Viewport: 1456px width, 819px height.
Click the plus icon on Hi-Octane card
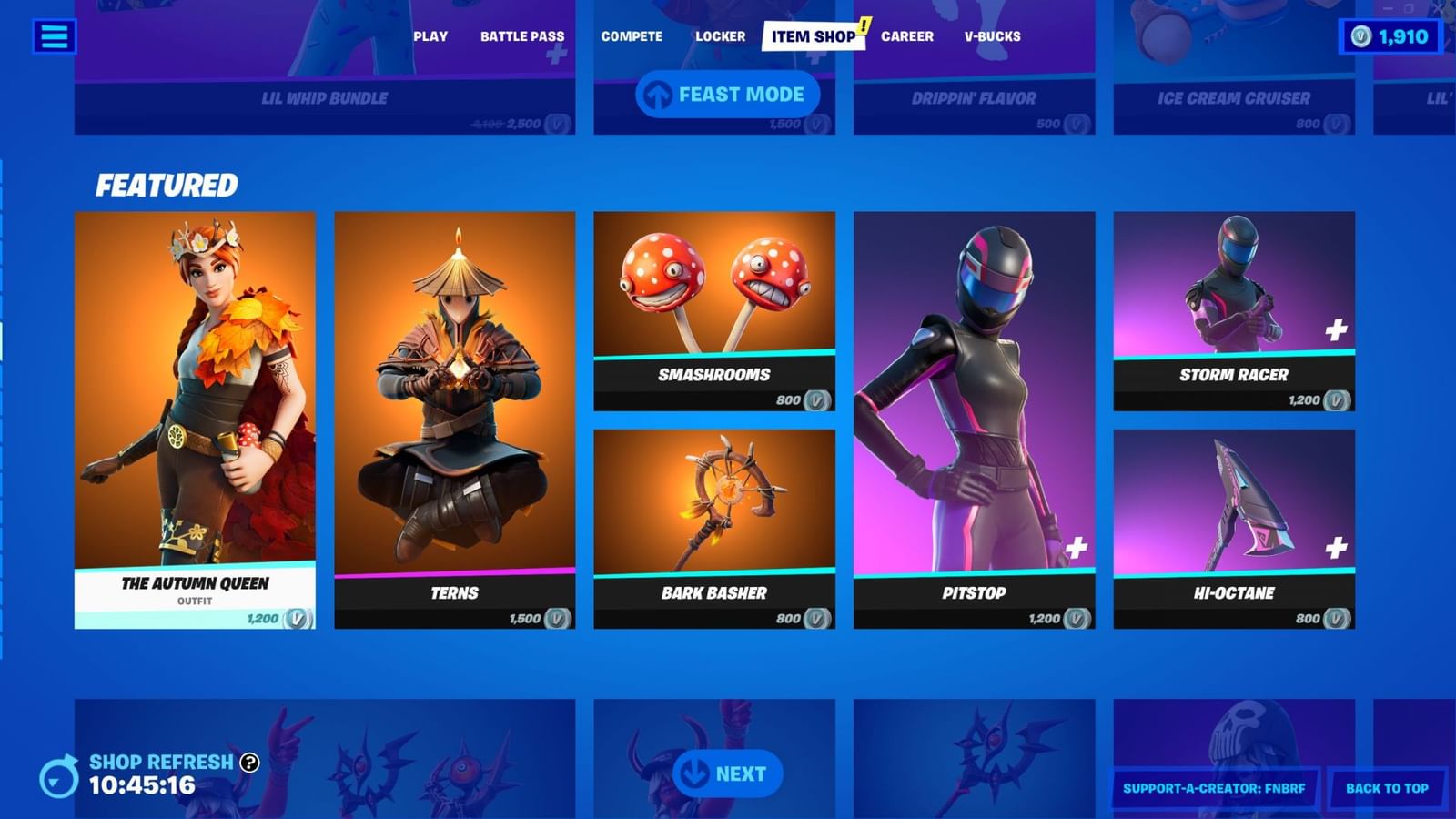click(x=1335, y=546)
